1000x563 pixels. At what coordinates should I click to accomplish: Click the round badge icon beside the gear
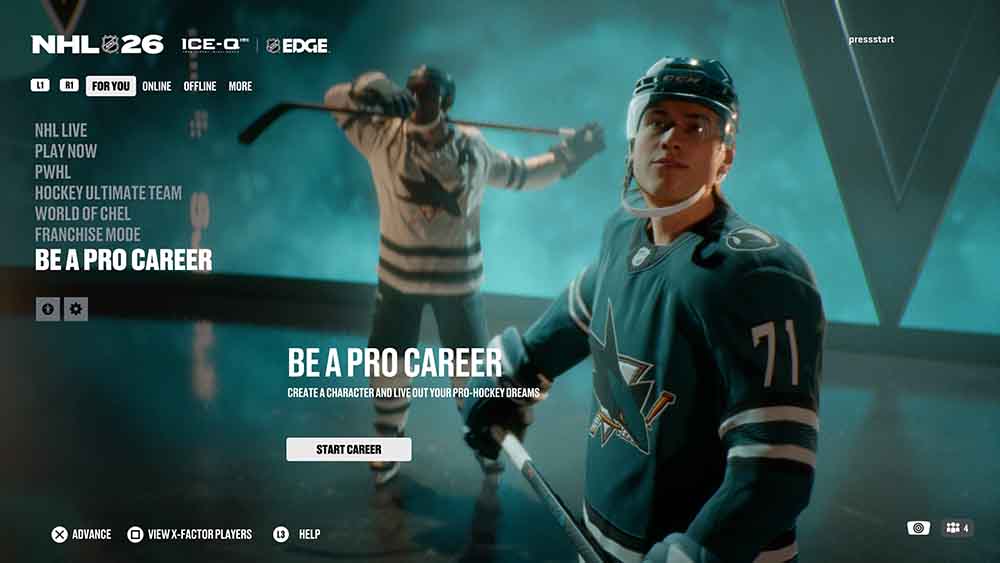click(48, 310)
